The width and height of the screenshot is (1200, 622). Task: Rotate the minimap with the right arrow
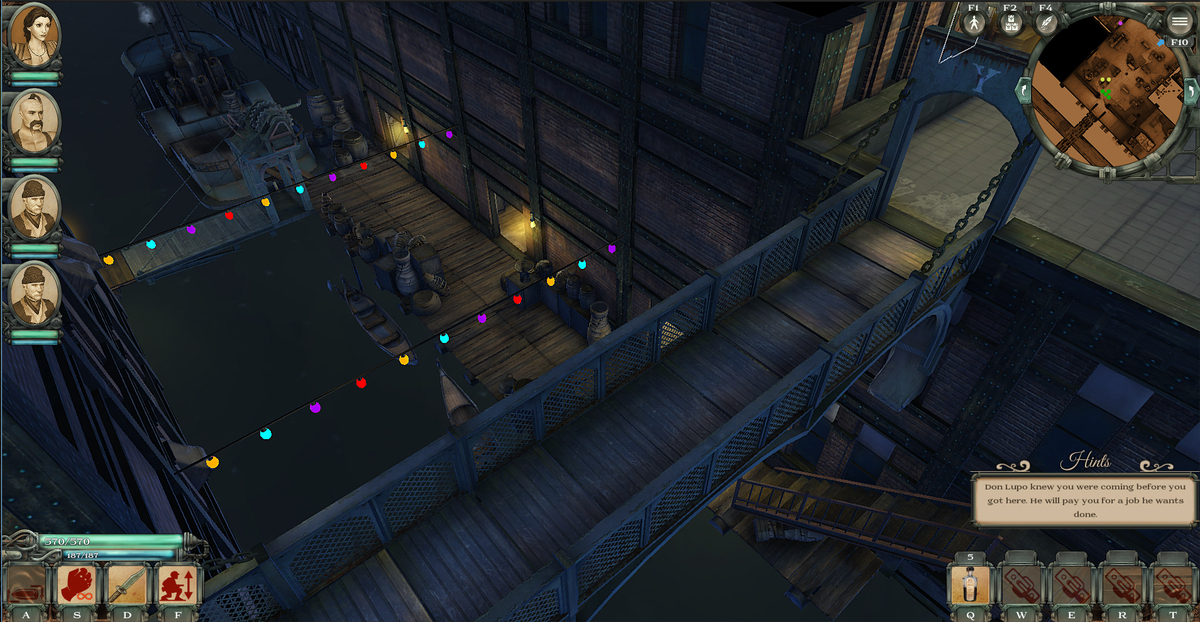pos(1190,91)
